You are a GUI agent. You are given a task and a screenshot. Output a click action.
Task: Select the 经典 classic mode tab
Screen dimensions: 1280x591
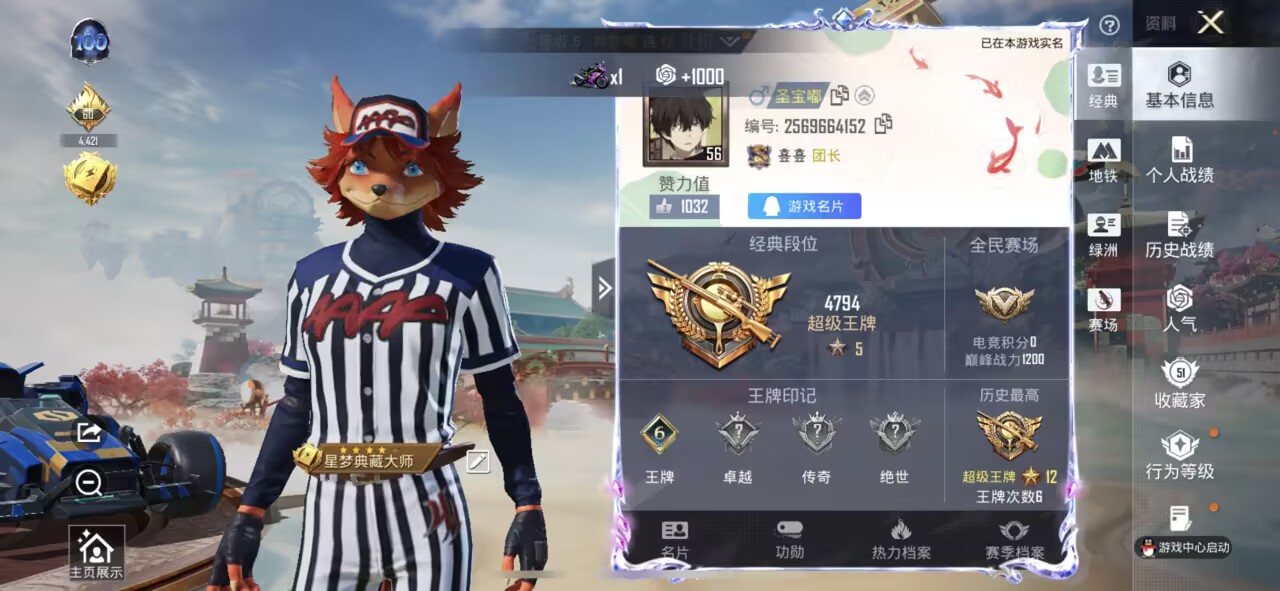point(1104,86)
